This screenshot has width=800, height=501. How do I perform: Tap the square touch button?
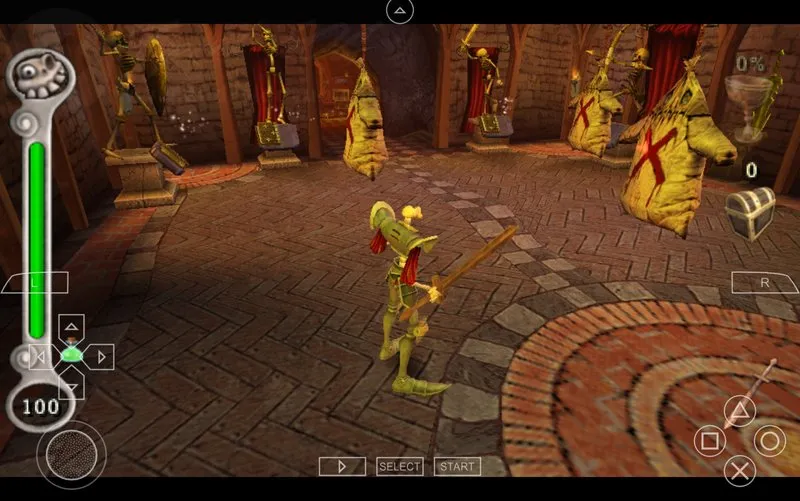(x=709, y=440)
